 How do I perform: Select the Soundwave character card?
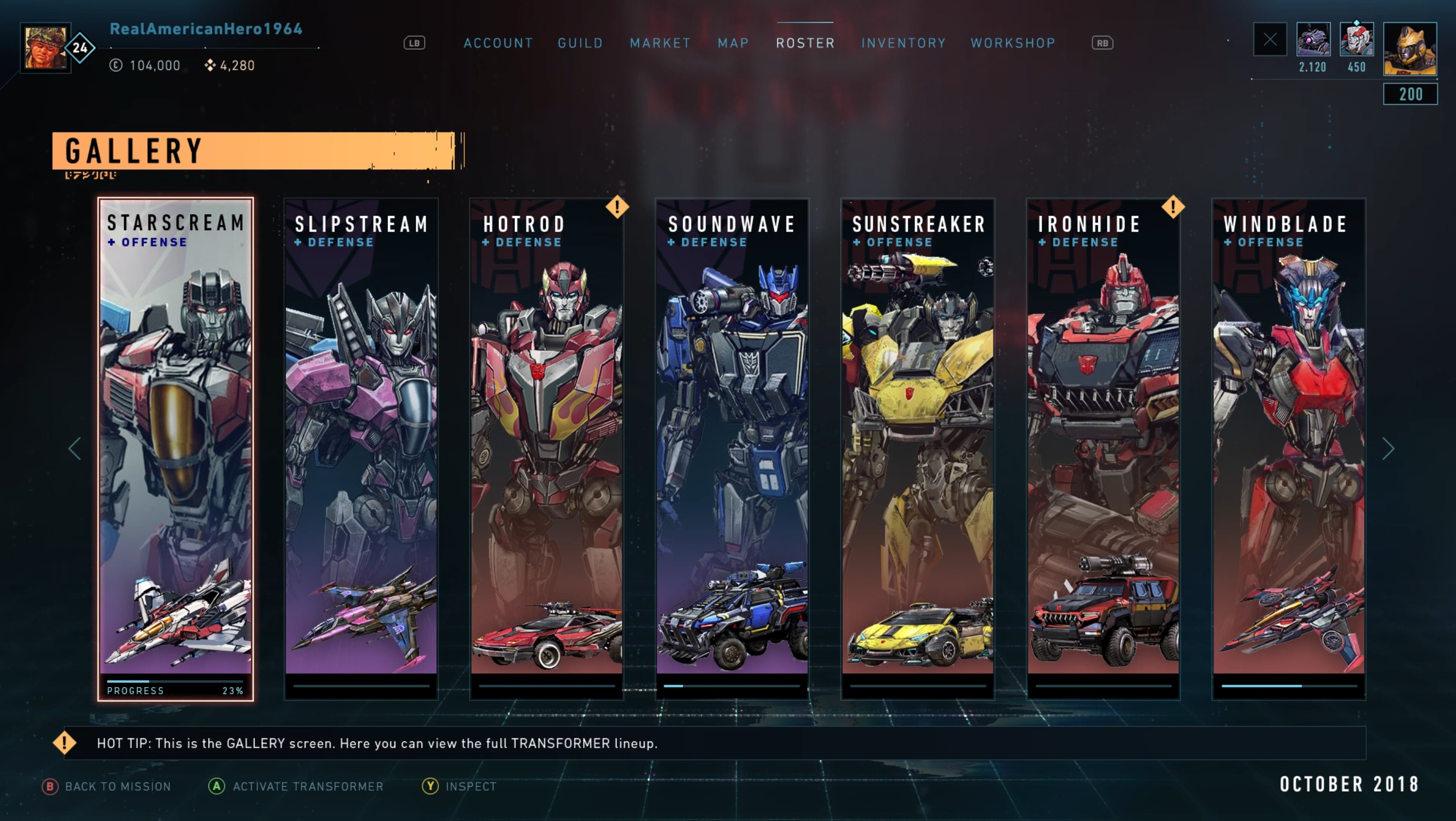732,449
